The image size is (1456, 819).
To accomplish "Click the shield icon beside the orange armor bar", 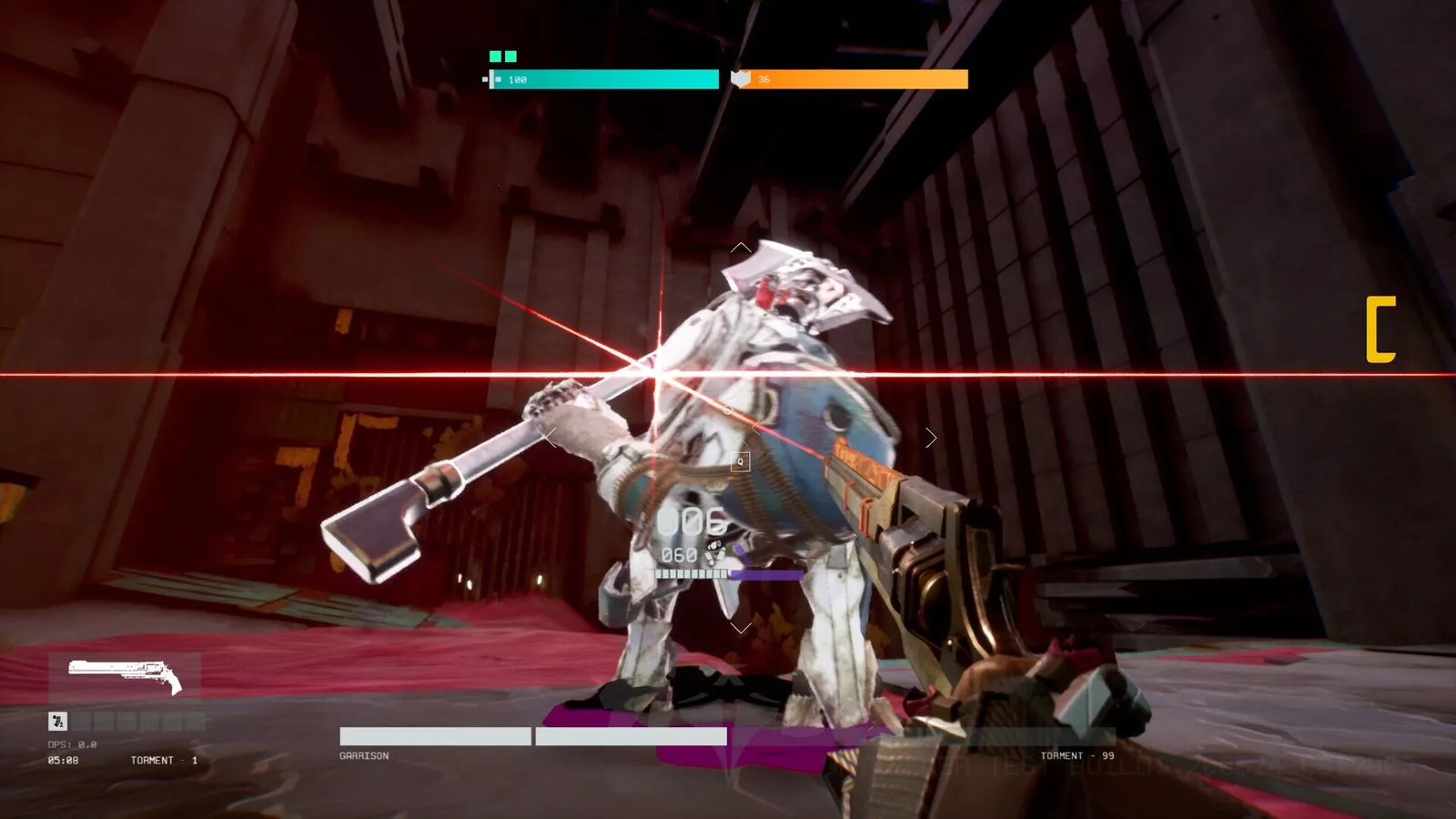I will point(740,78).
